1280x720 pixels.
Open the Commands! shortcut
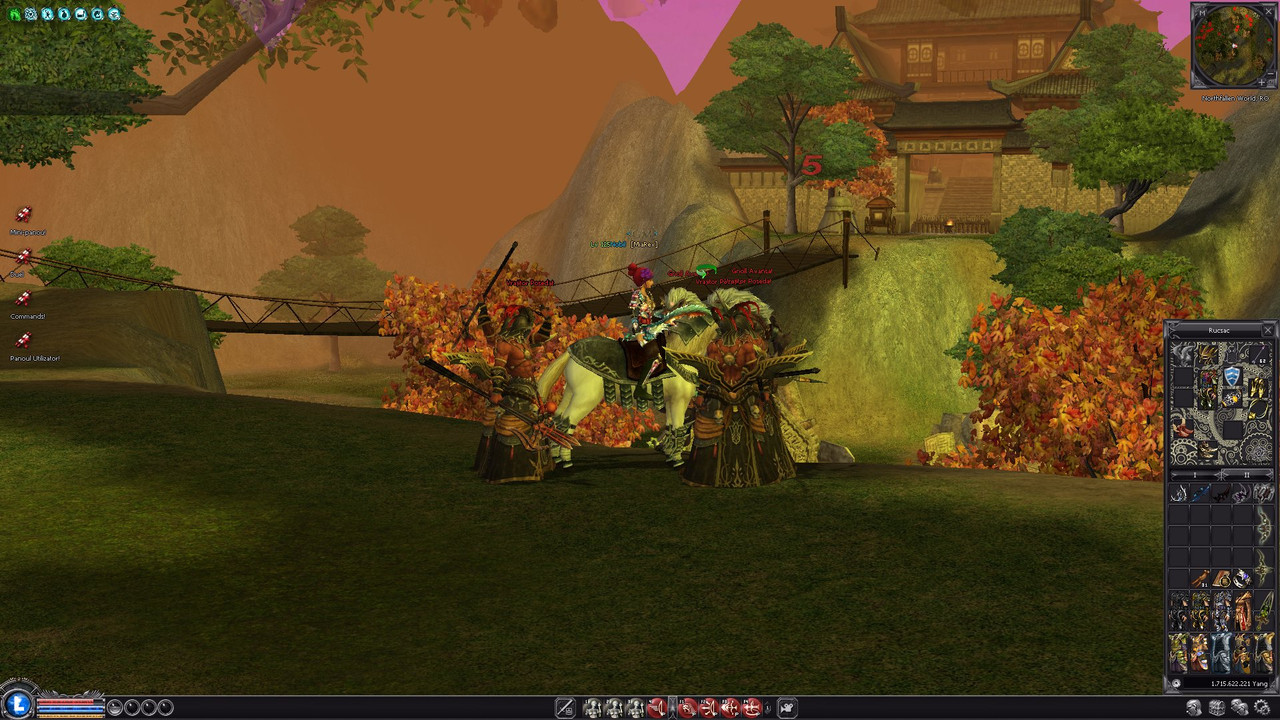(24, 299)
